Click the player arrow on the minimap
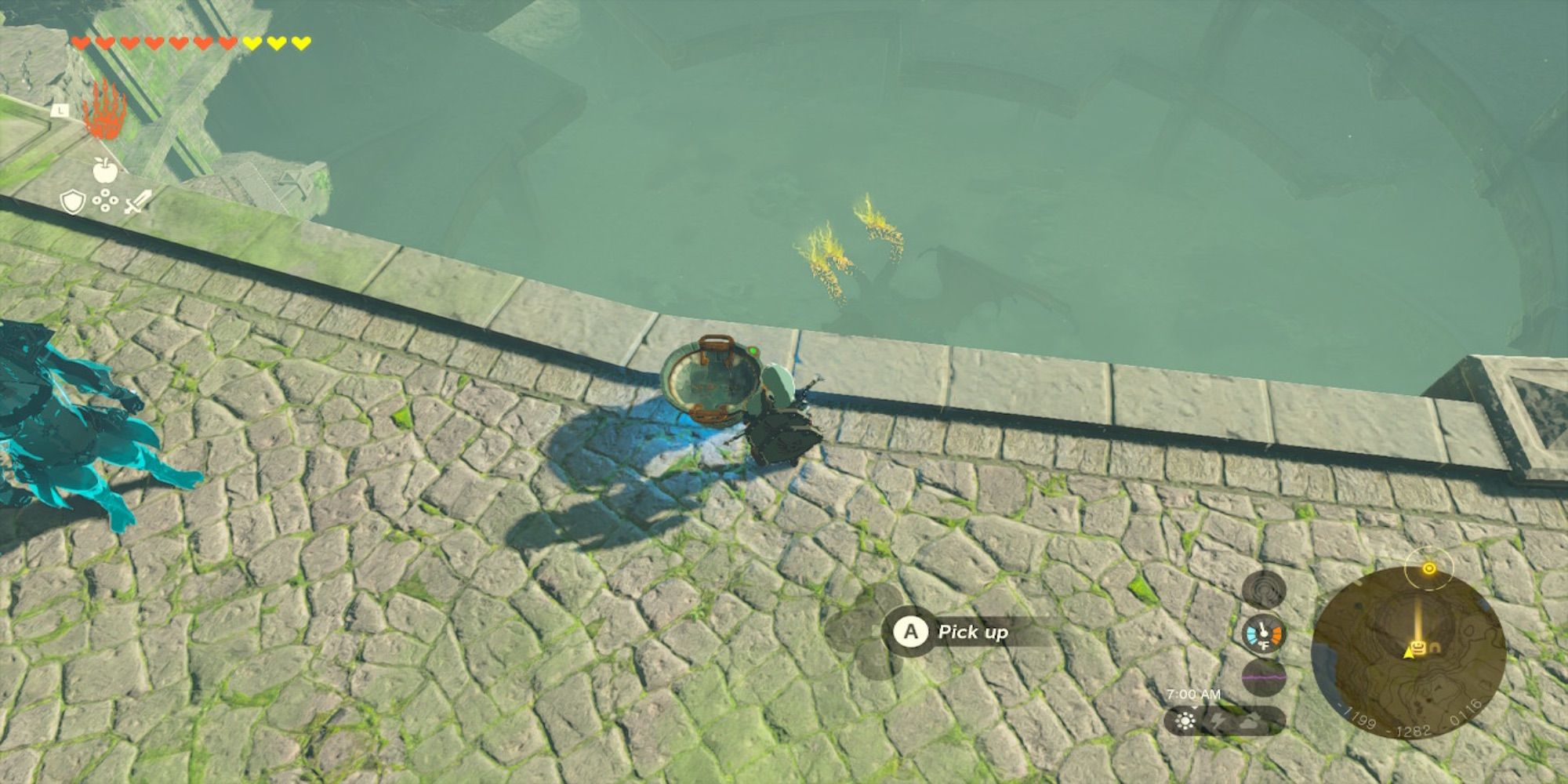 (x=1409, y=654)
